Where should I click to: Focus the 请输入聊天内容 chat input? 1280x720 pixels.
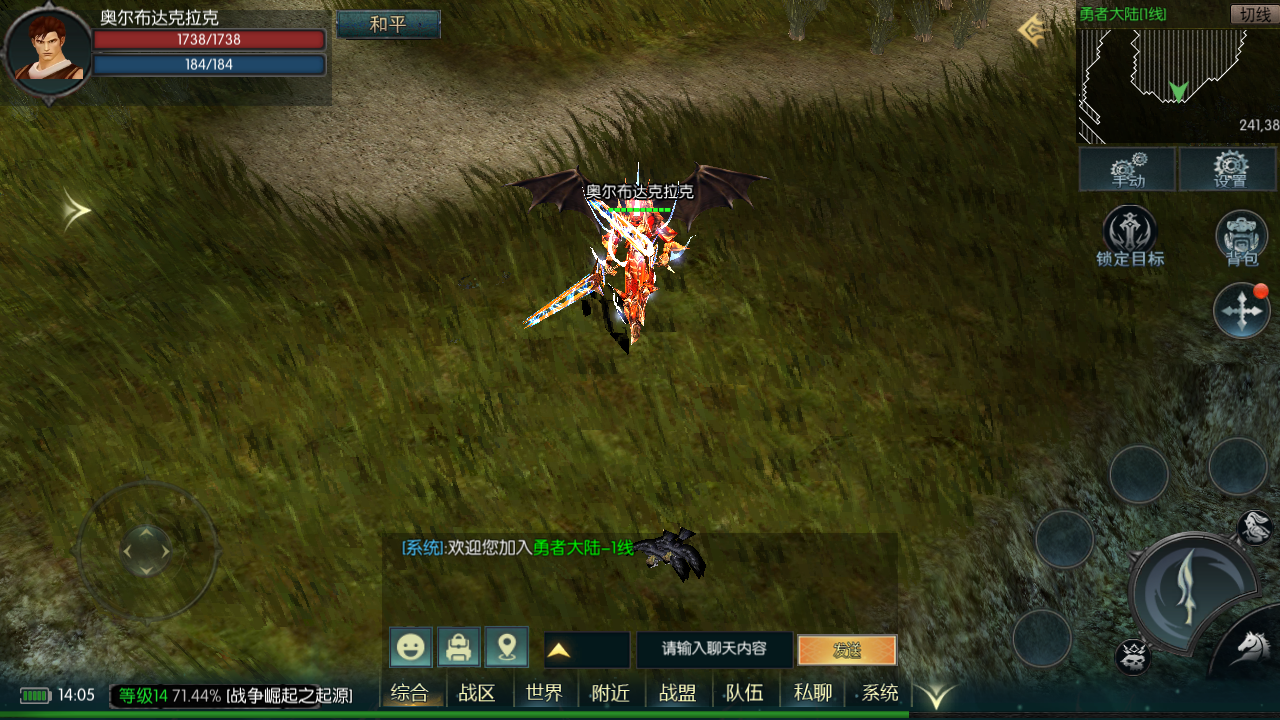pyautogui.click(x=714, y=649)
